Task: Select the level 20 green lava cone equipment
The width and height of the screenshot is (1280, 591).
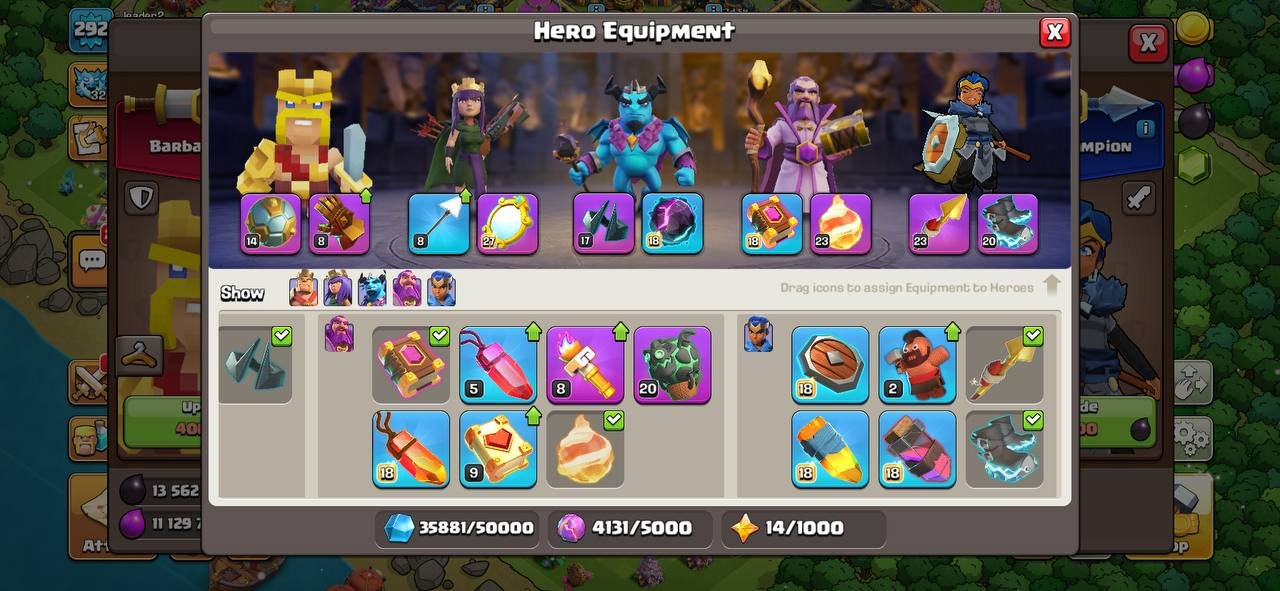Action: tap(672, 365)
